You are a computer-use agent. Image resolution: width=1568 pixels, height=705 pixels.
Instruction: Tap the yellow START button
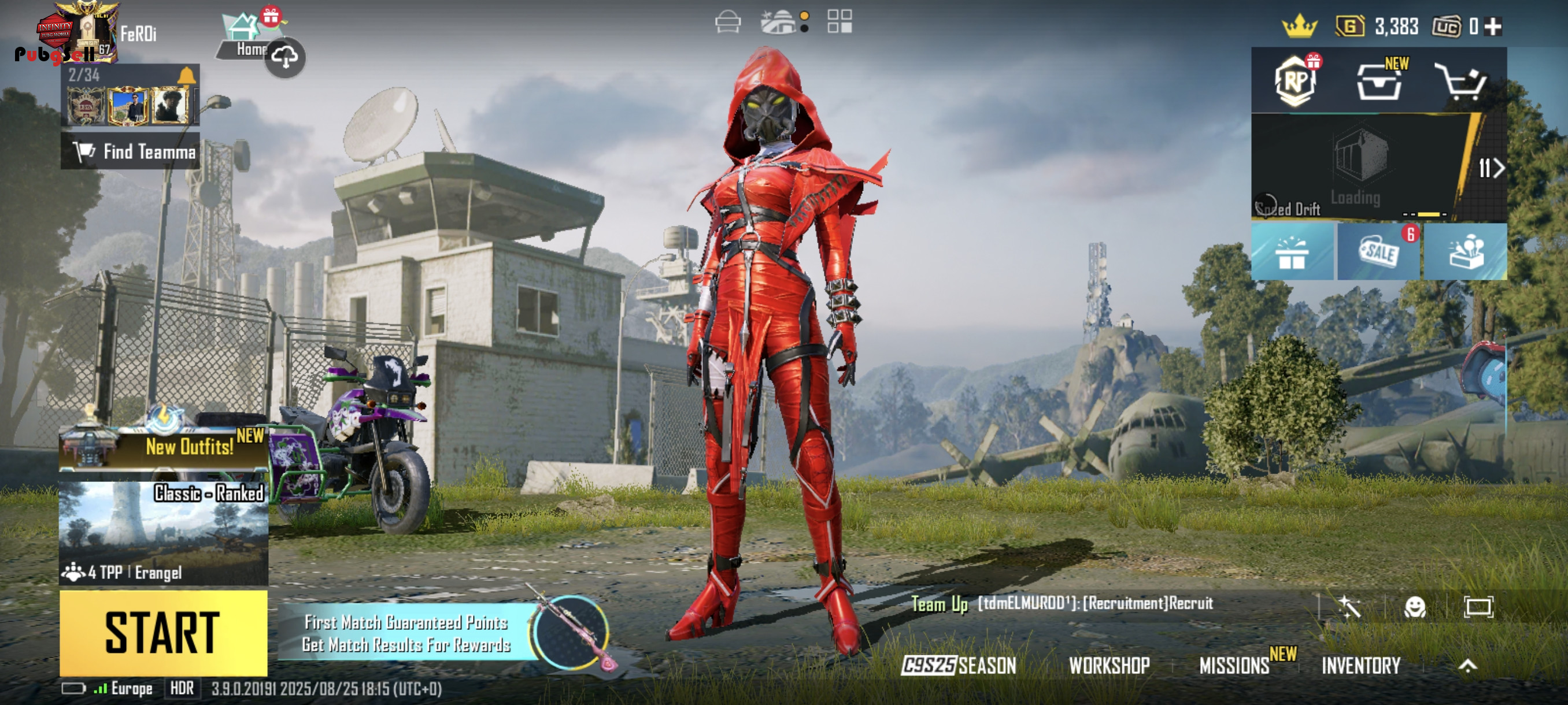click(x=163, y=633)
